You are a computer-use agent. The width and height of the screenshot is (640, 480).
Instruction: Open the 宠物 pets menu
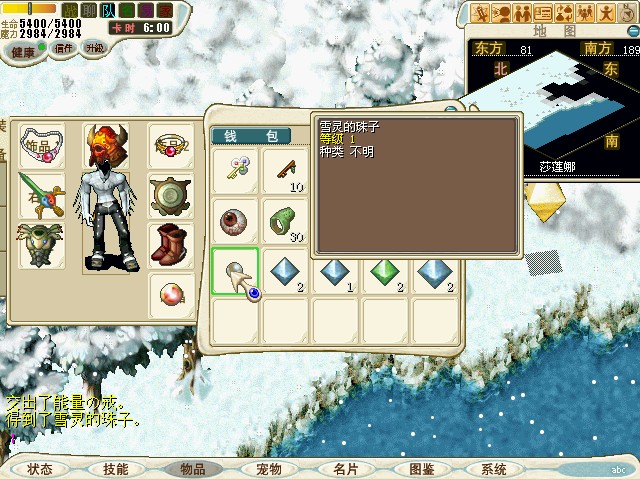coord(268,469)
